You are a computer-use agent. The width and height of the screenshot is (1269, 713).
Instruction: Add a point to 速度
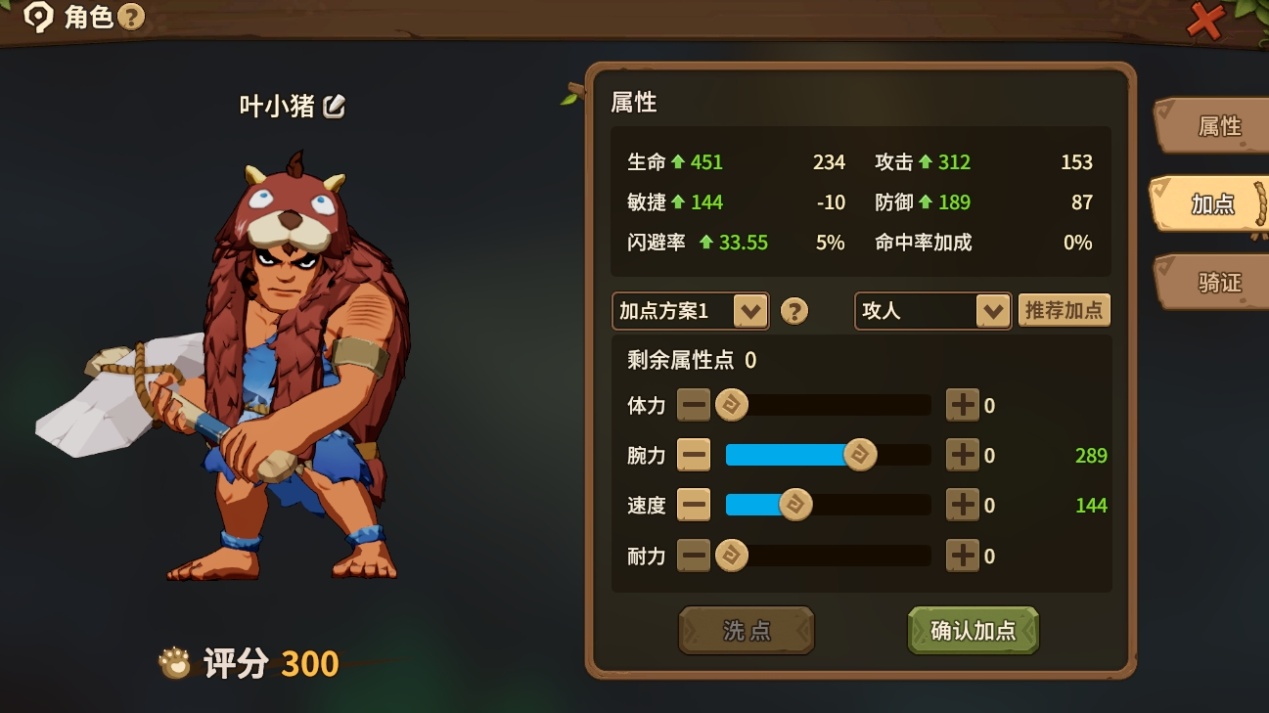(x=962, y=505)
